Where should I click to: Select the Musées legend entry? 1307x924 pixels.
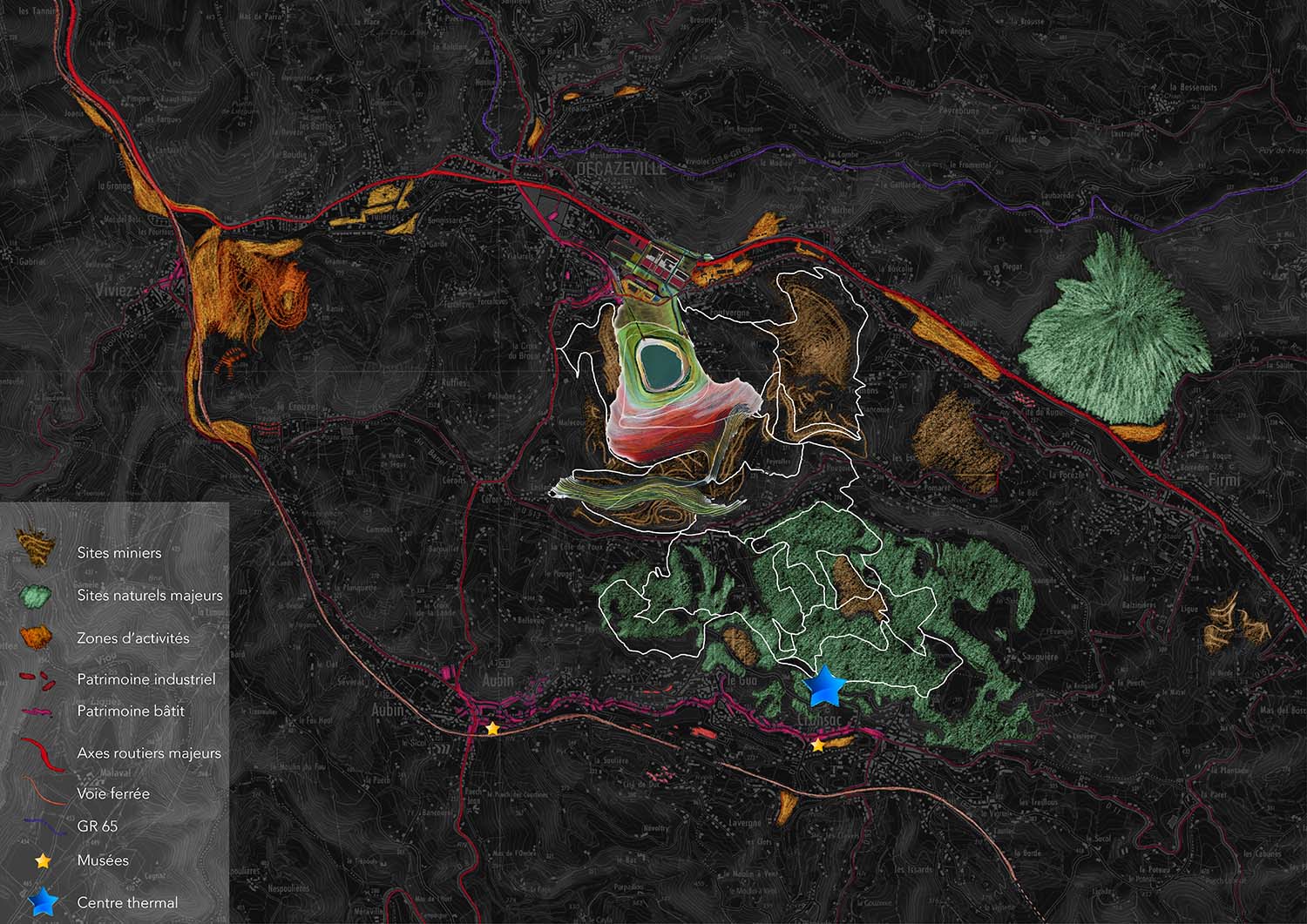coord(103,860)
